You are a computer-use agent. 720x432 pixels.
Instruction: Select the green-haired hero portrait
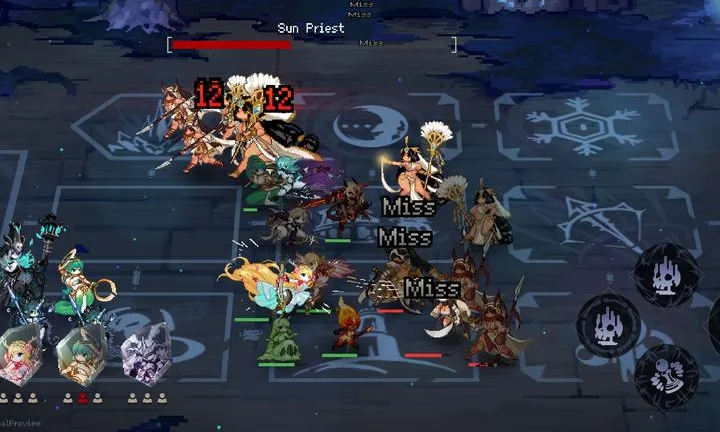click(x=82, y=356)
